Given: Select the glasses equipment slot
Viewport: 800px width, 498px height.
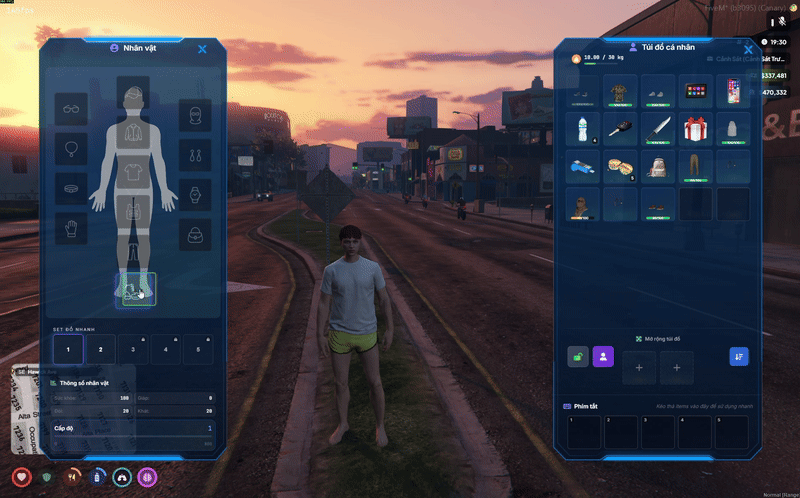Looking at the screenshot, I should point(71,109).
